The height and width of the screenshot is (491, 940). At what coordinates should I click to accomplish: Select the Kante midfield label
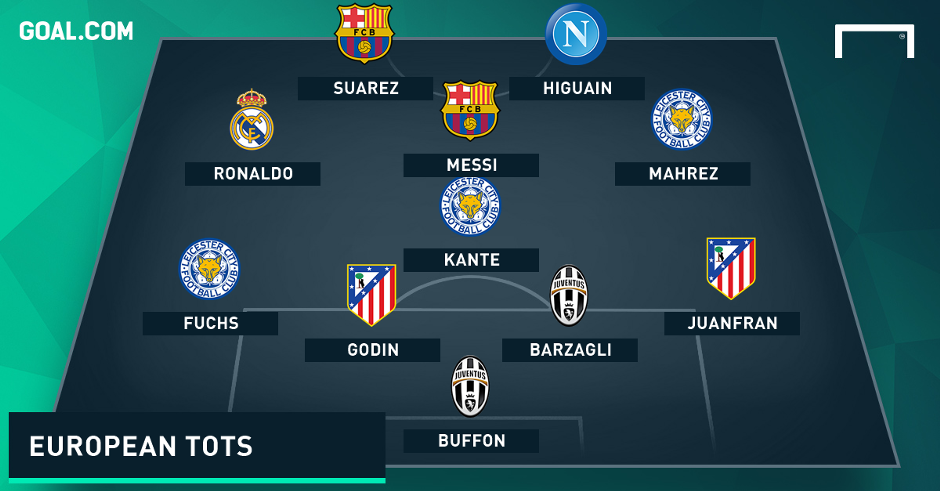(471, 260)
